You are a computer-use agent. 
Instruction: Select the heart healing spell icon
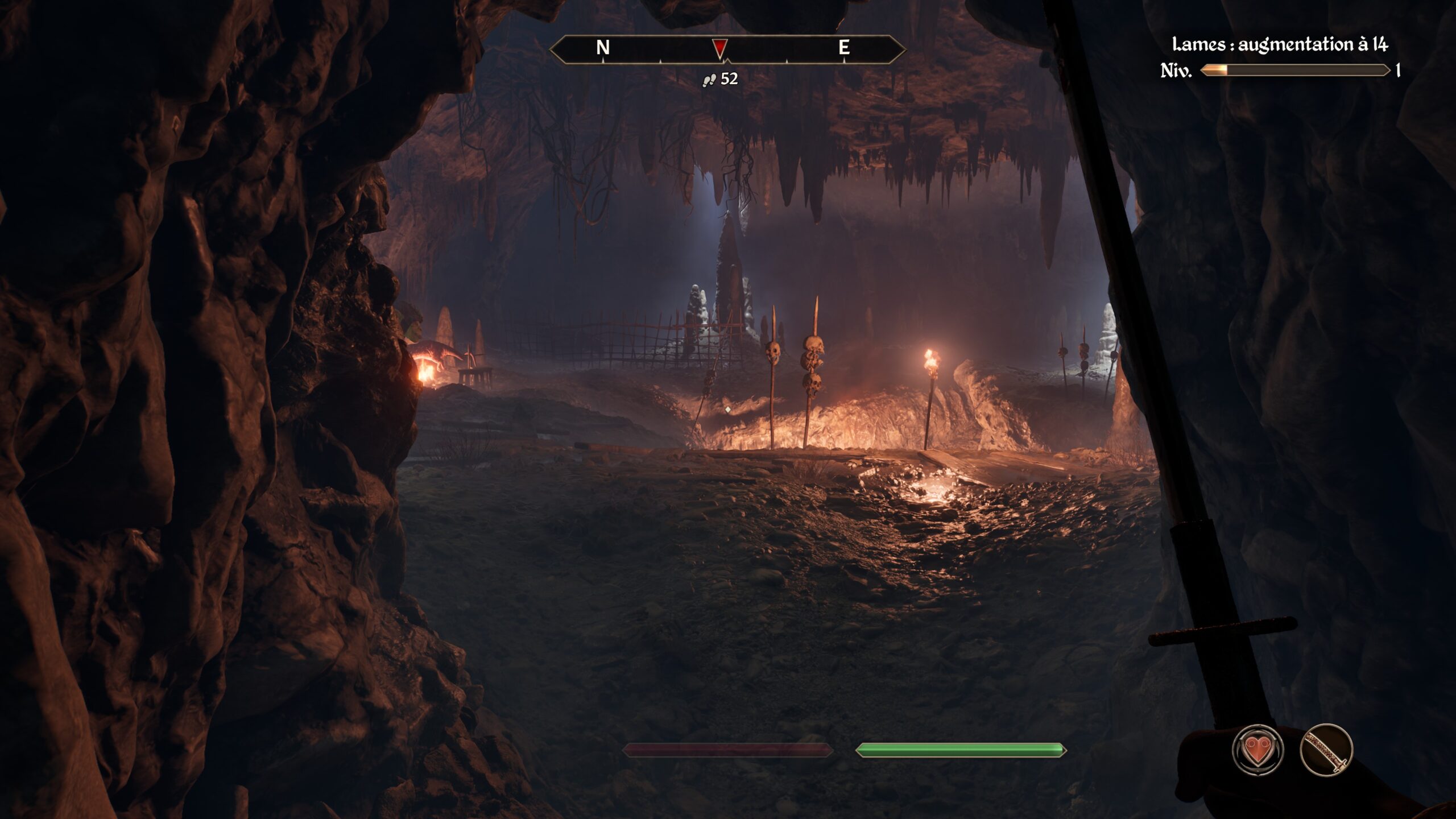tap(1258, 750)
